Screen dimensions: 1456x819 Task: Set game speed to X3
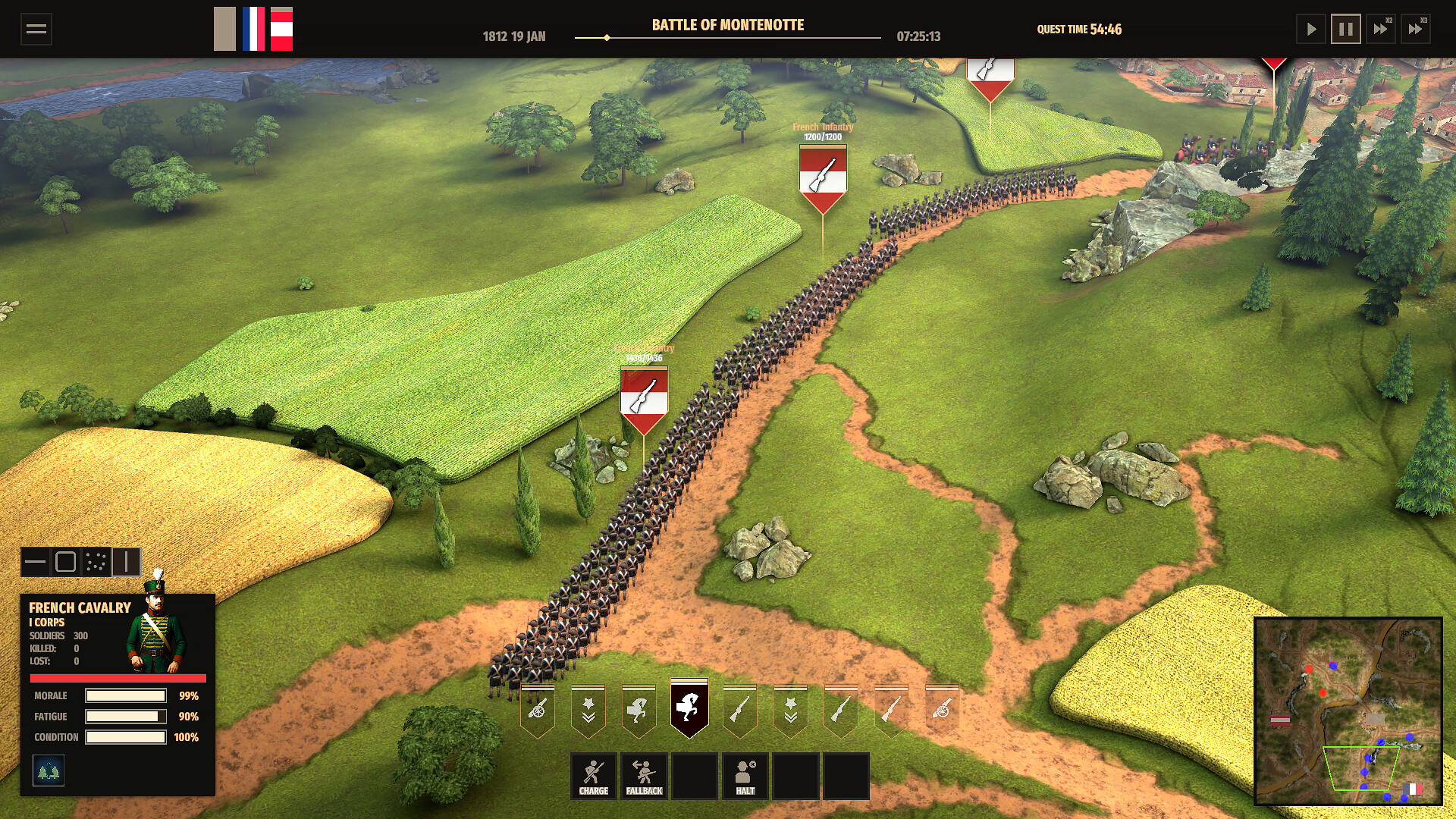(x=1415, y=30)
